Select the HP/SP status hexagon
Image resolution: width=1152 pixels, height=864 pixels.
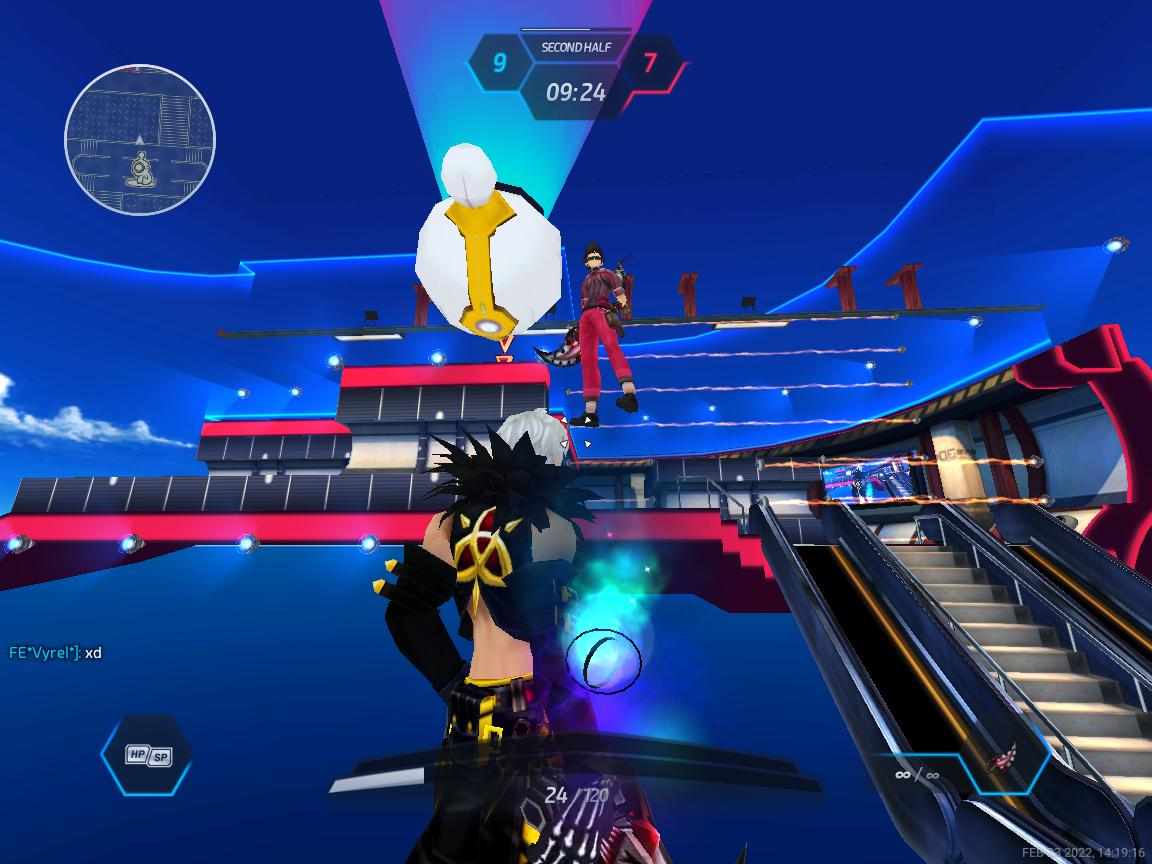147,755
